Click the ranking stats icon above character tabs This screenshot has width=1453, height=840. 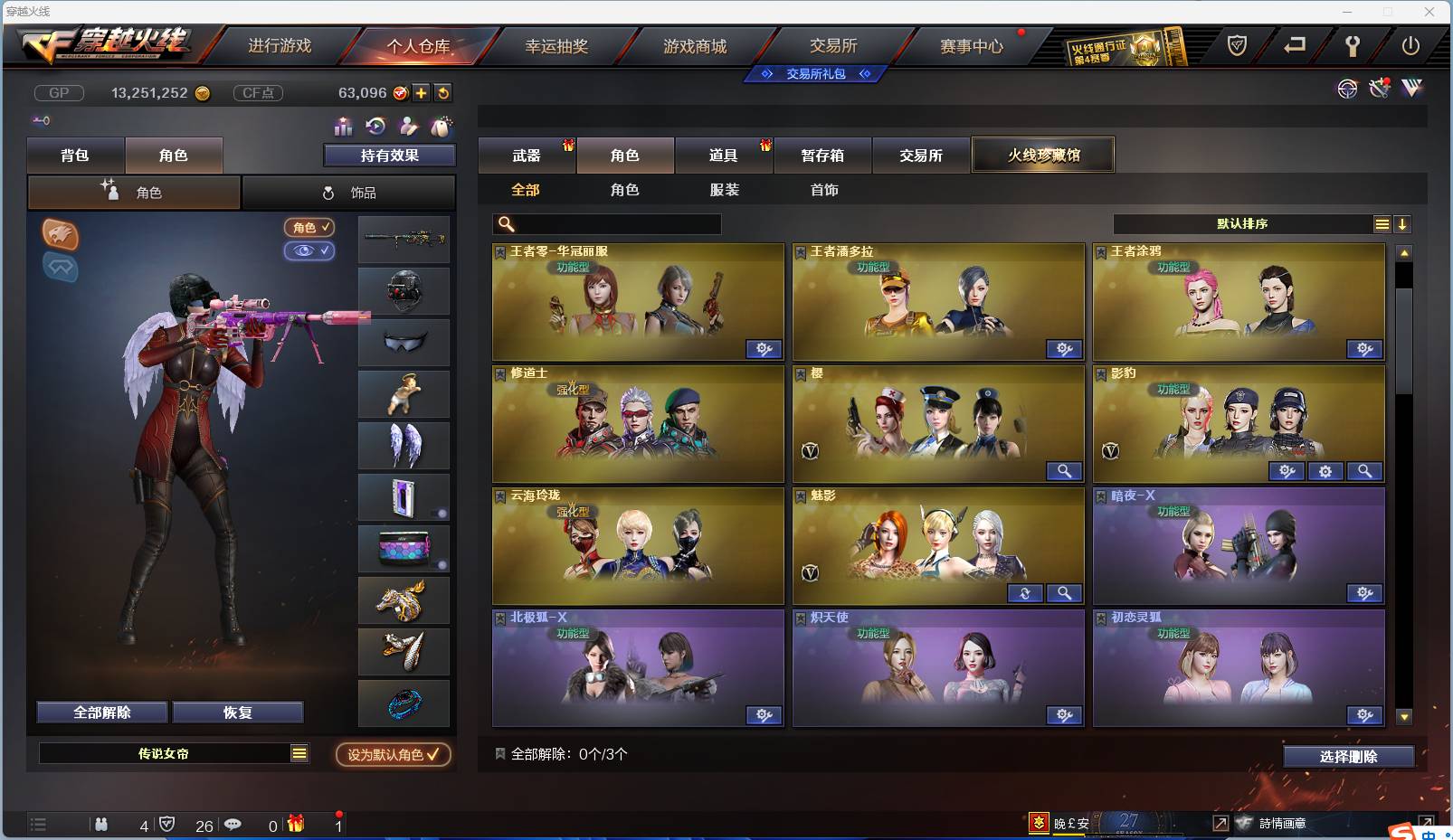(342, 127)
